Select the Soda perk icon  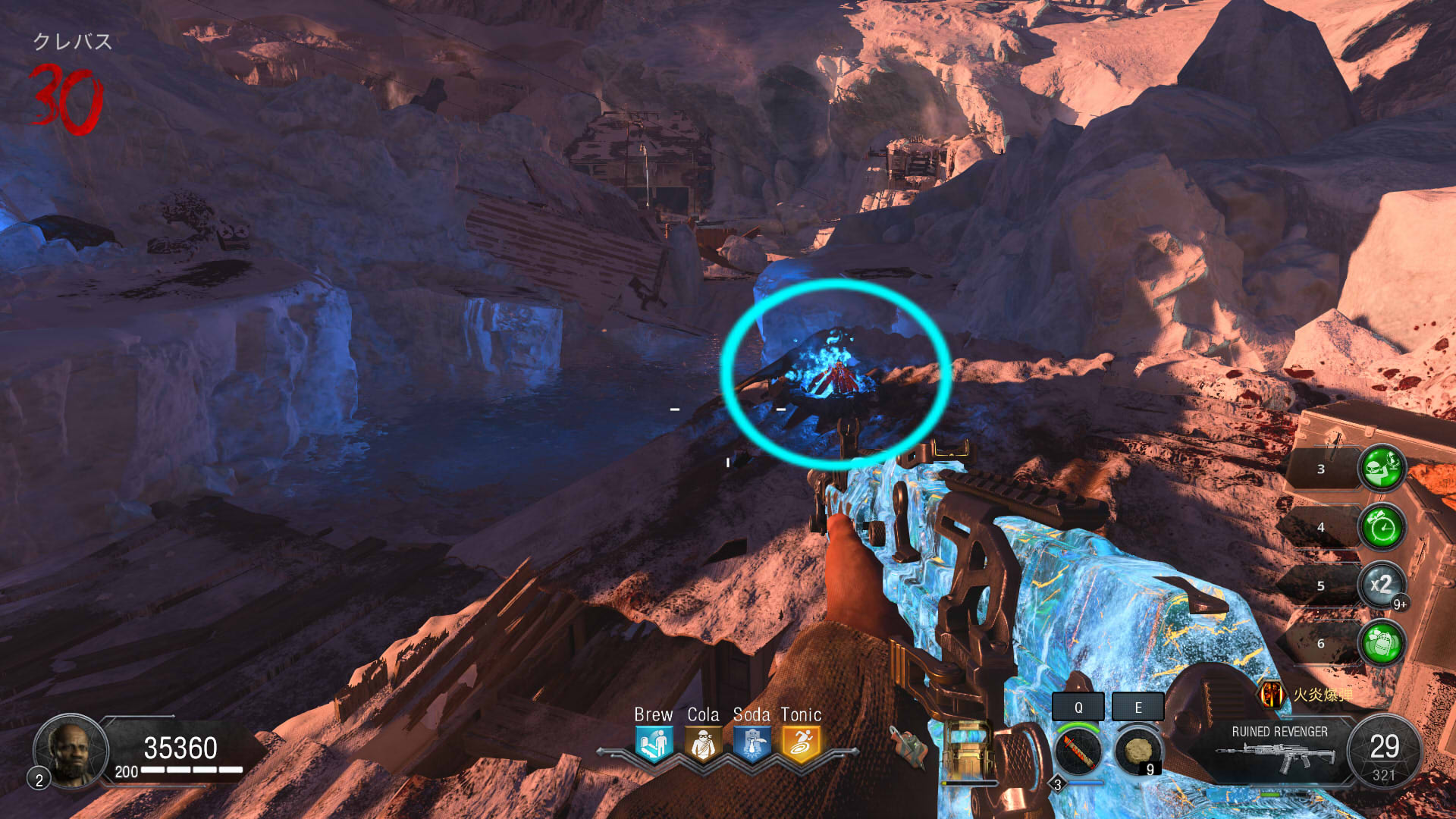(752, 744)
